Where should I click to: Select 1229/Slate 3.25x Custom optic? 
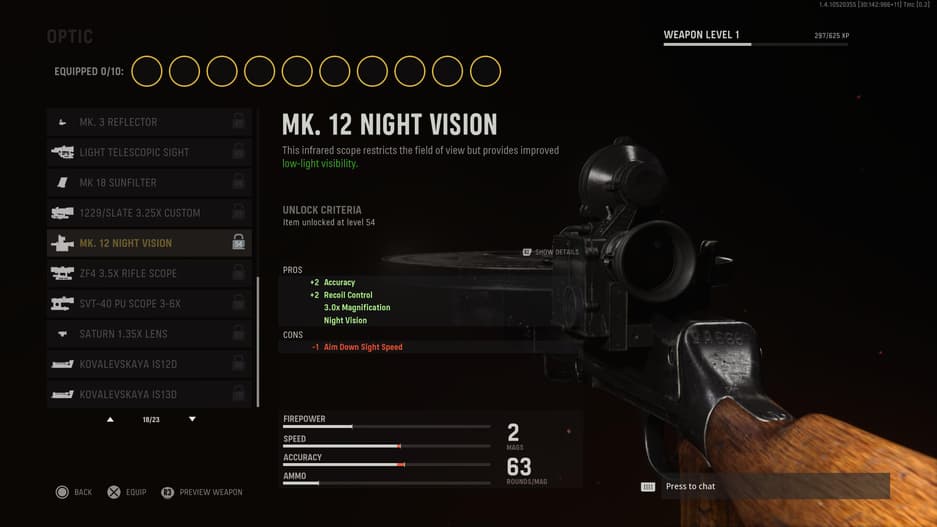coord(148,213)
